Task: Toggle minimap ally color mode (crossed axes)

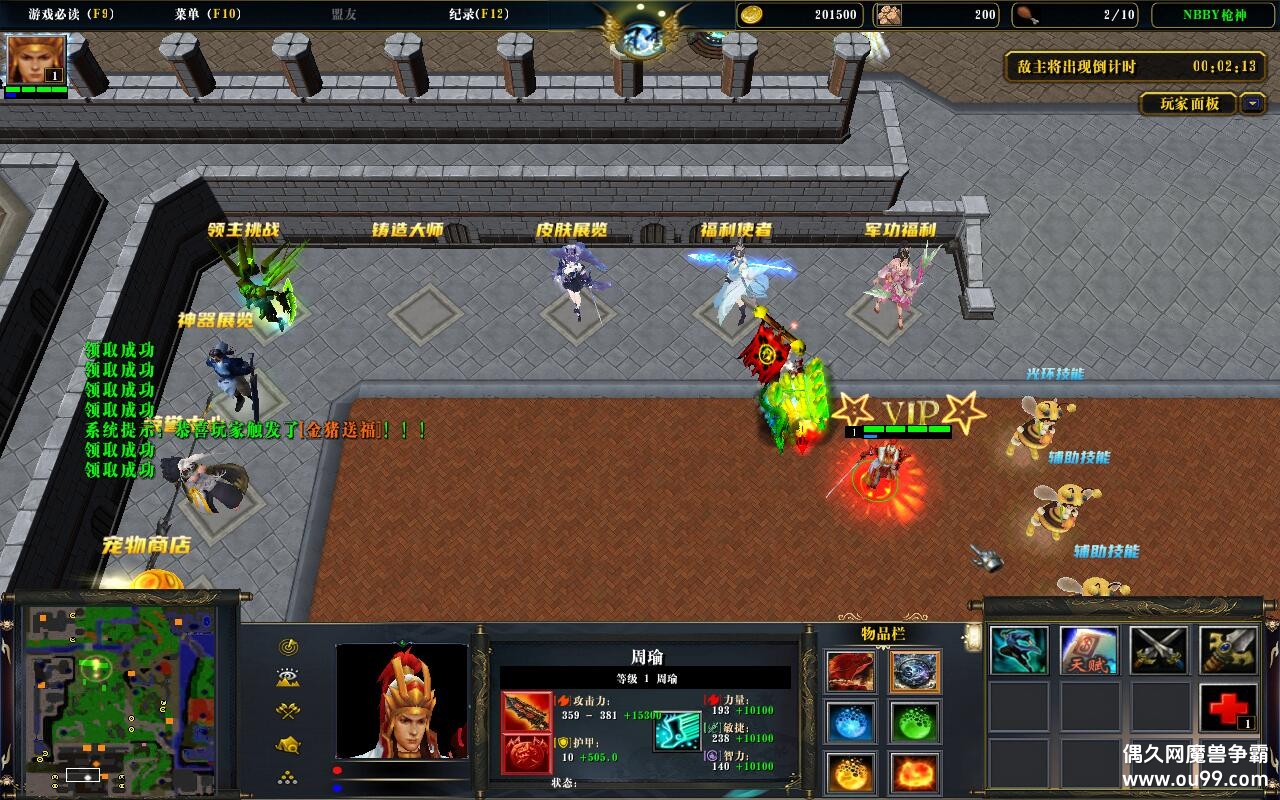Action: click(x=289, y=711)
